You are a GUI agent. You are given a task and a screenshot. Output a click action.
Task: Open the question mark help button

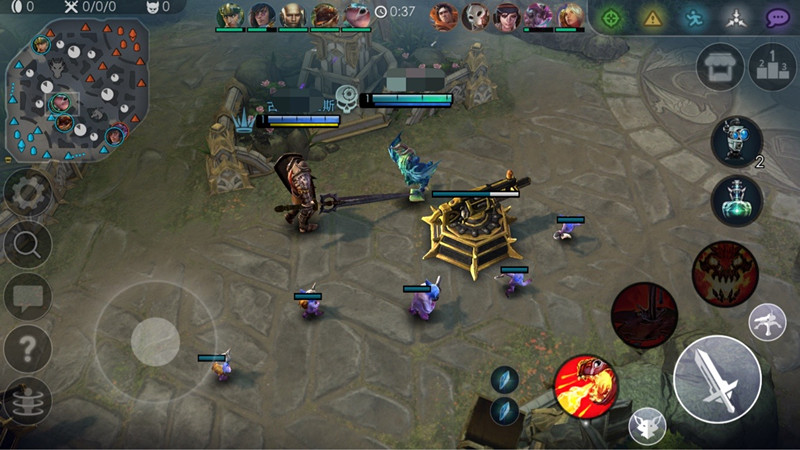(27, 348)
